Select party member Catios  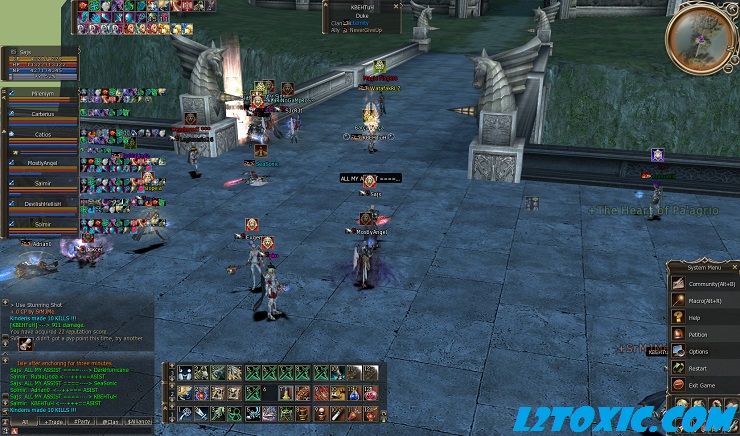pos(42,135)
